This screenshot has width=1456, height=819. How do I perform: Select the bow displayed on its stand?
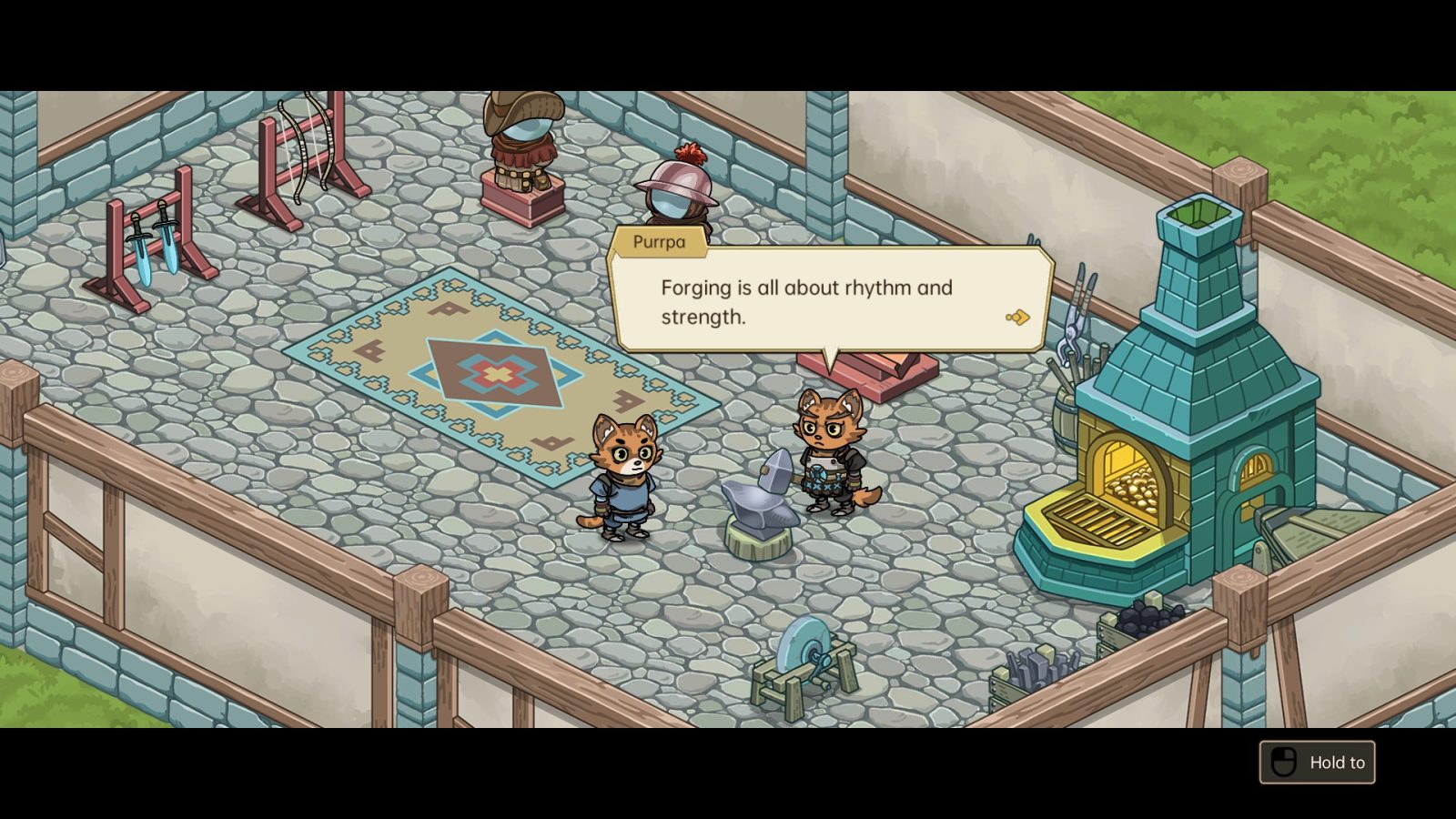click(305, 150)
